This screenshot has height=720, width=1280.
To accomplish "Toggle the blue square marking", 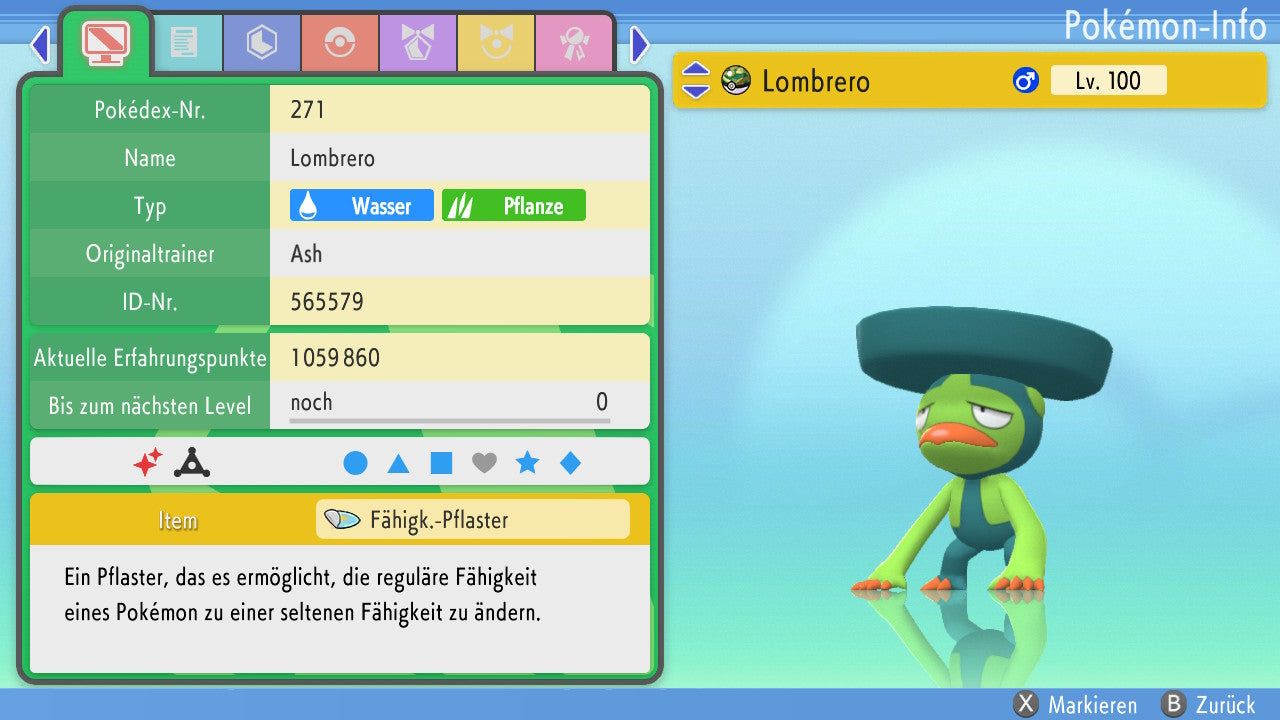I will pyautogui.click(x=441, y=463).
